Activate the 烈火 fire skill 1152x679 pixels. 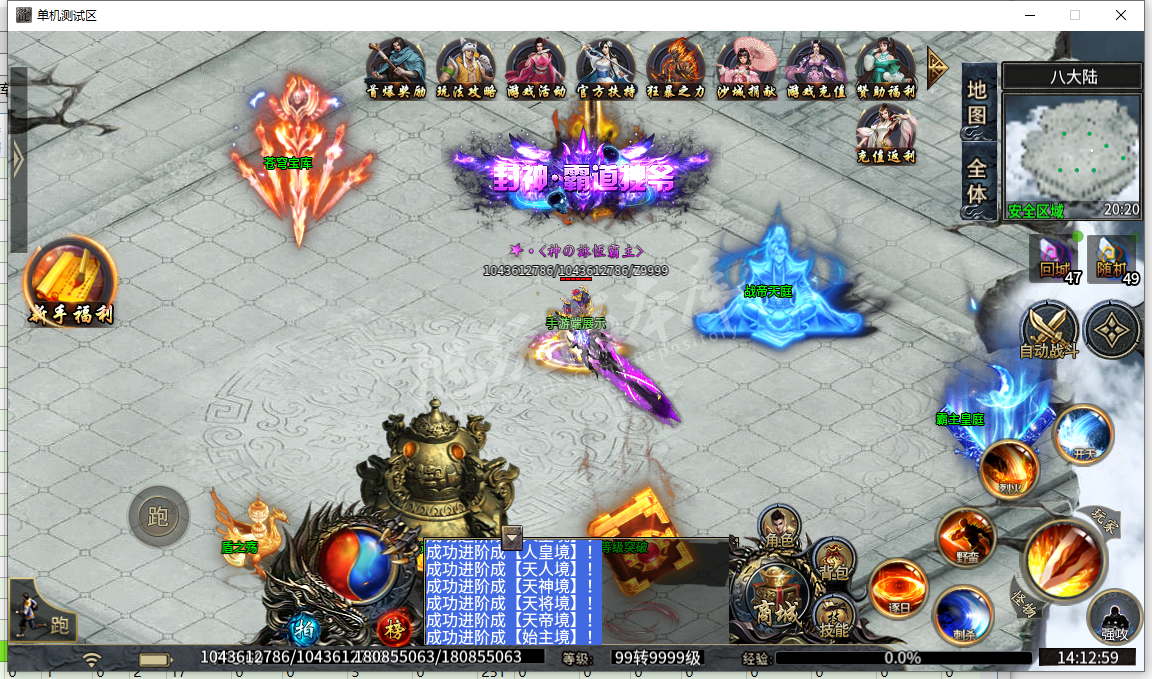point(1009,468)
